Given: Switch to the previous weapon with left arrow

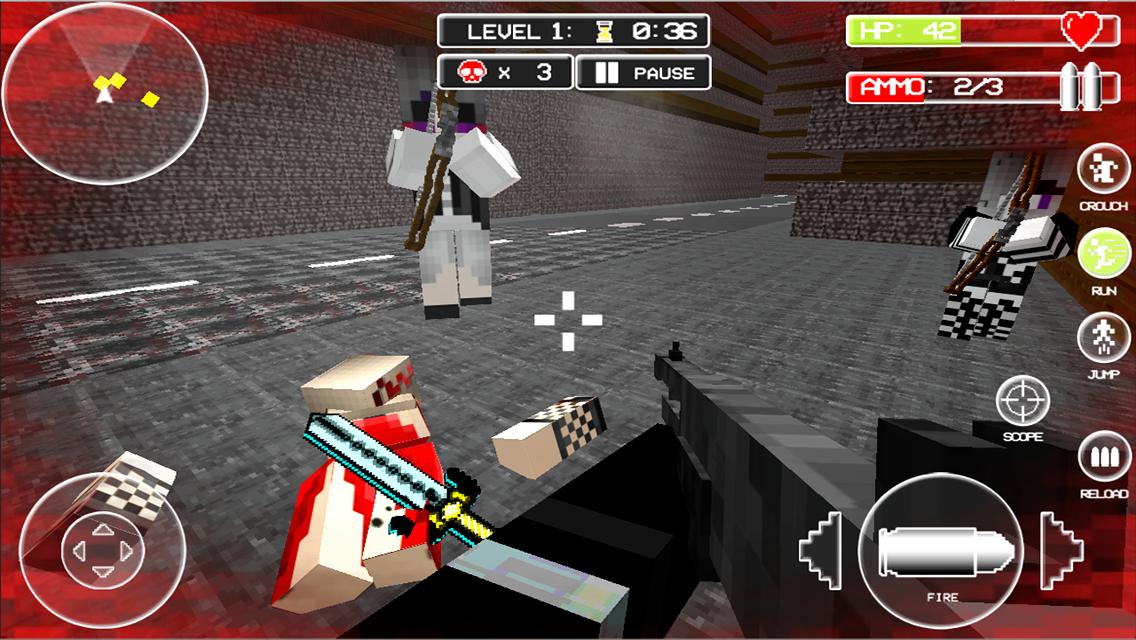Looking at the screenshot, I should 824,550.
